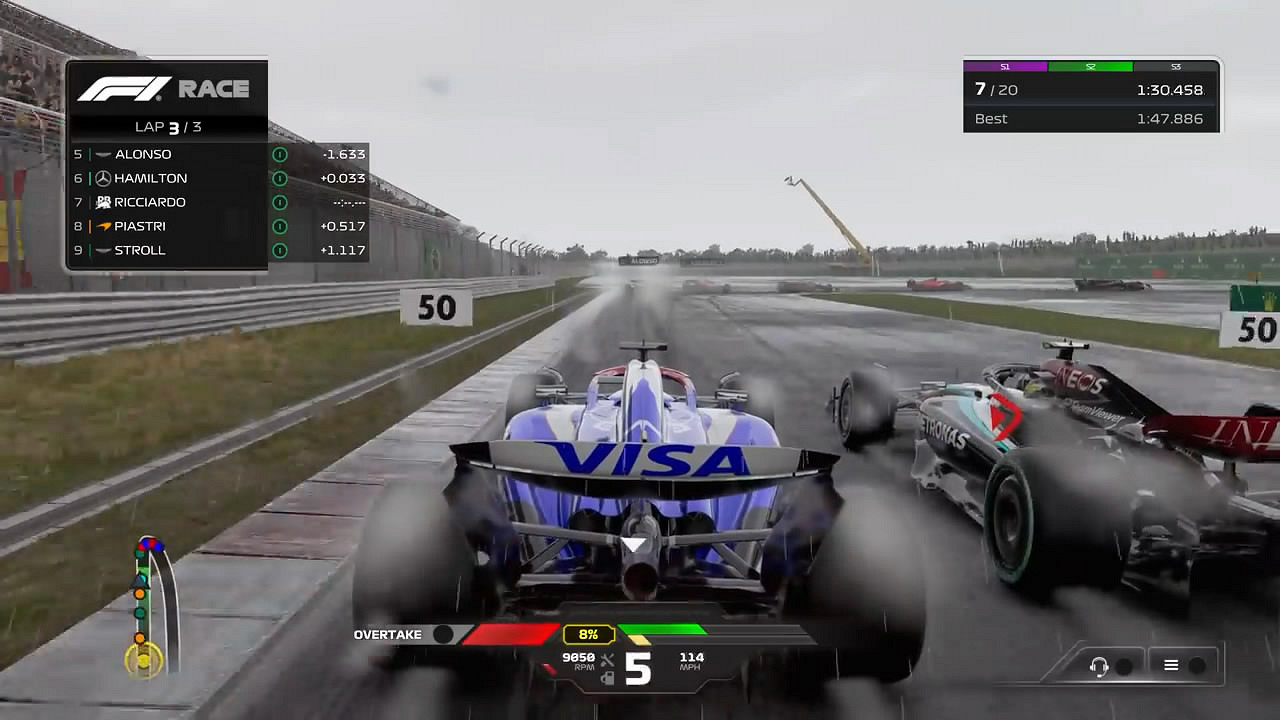This screenshot has width=1280, height=720.
Task: Toggle Alonso's leaderboard tyre indicator
Action: pyautogui.click(x=280, y=154)
